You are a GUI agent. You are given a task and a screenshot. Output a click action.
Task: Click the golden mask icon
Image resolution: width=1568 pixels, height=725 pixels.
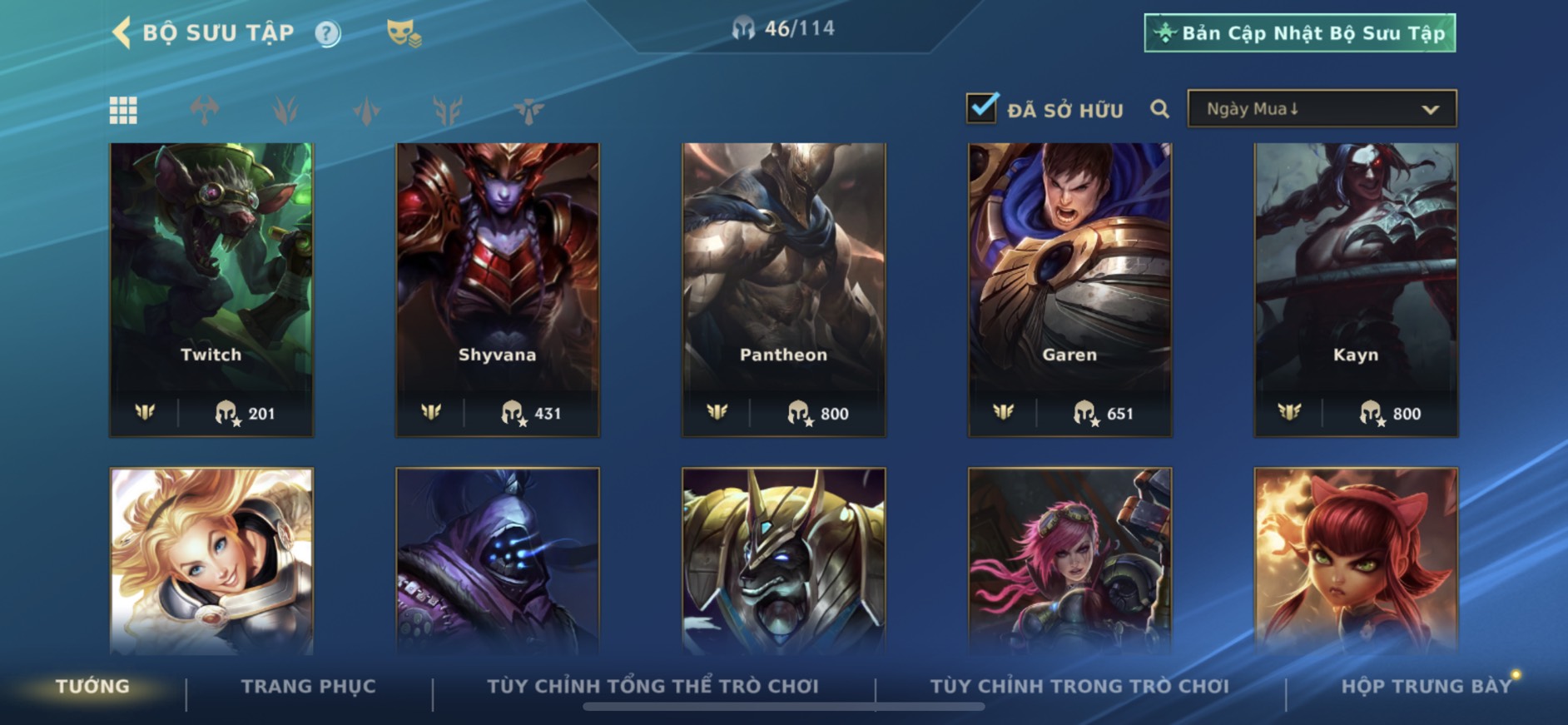coord(404,33)
